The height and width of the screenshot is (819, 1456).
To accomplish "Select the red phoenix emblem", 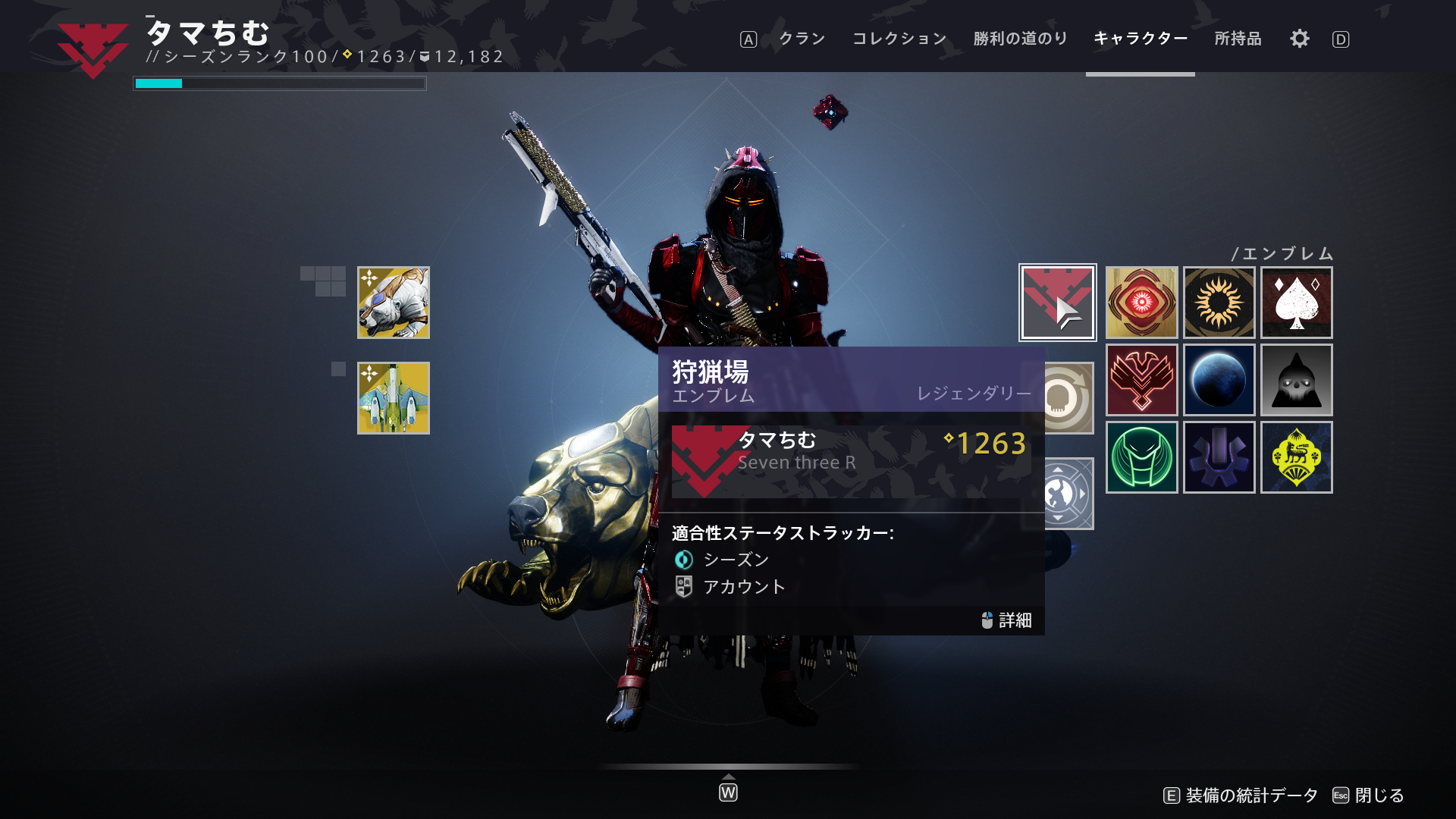I will 1141,381.
